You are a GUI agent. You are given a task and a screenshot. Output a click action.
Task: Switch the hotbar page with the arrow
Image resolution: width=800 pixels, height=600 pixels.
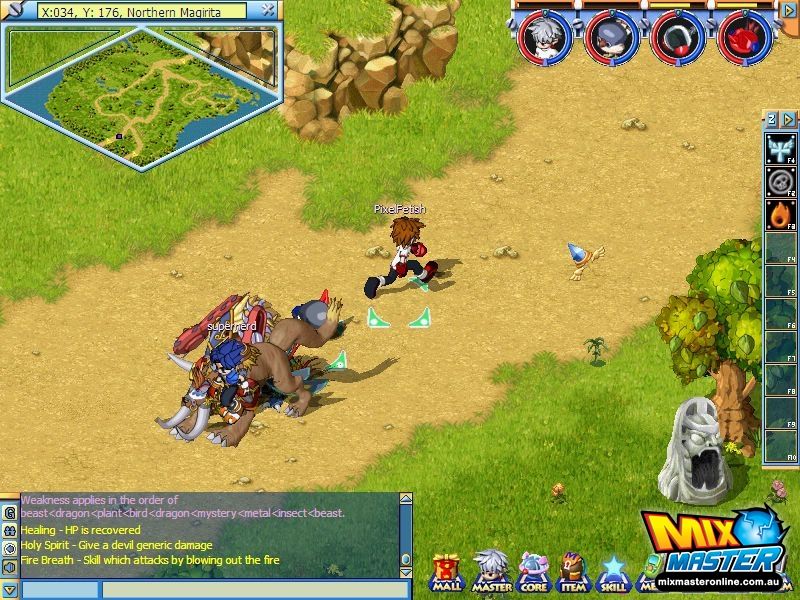click(785, 119)
